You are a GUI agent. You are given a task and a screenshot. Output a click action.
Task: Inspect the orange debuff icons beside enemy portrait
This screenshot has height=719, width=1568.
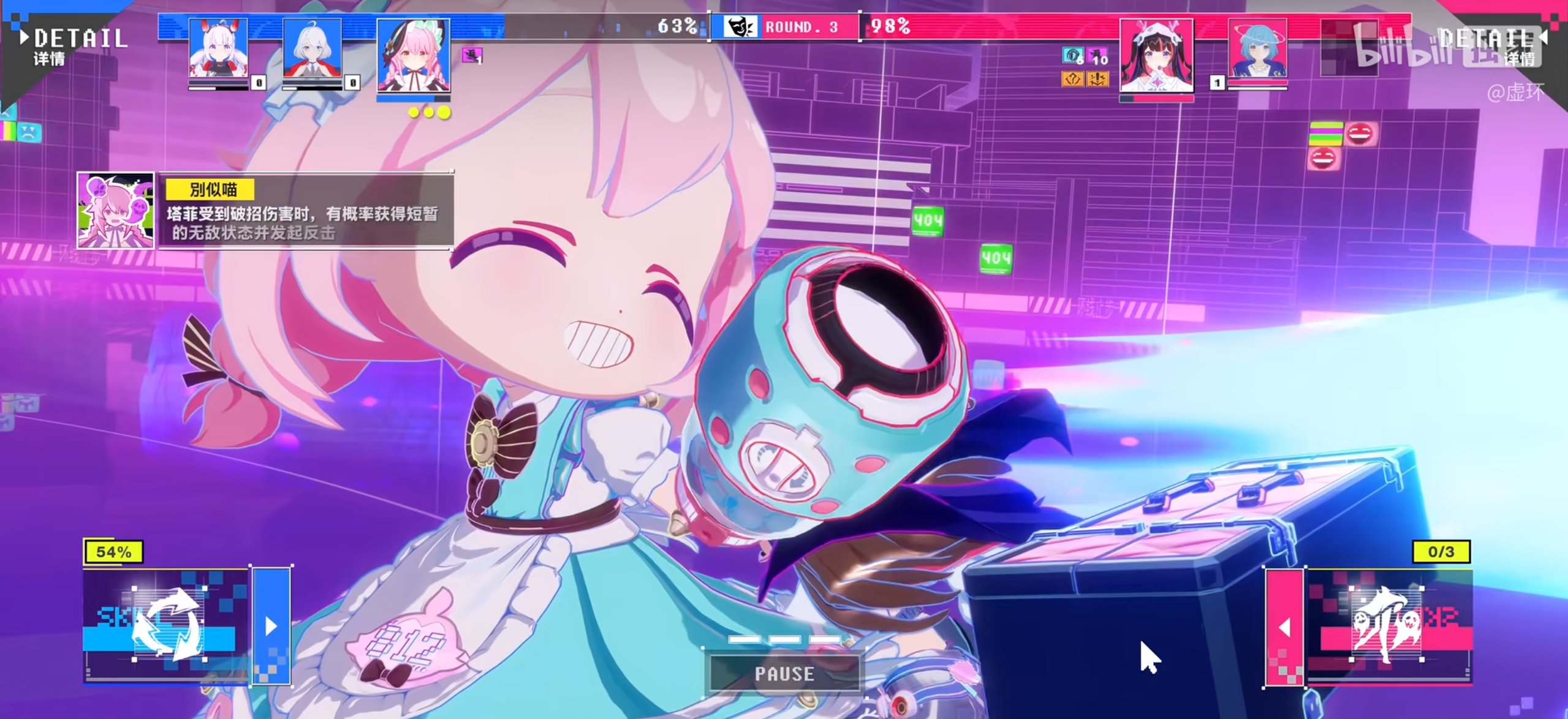(x=1084, y=79)
